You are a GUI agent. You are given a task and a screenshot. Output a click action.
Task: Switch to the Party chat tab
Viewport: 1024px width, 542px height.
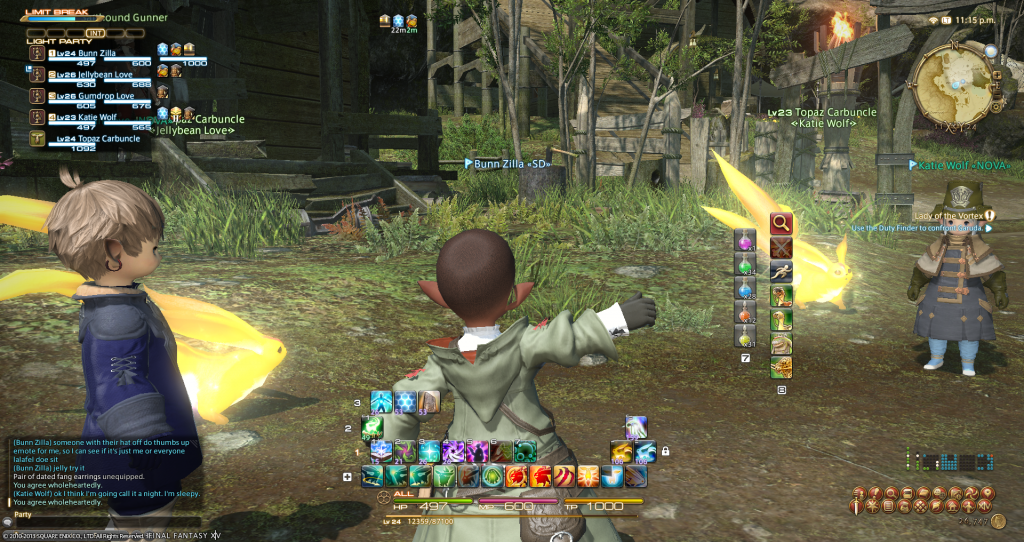tap(22, 514)
